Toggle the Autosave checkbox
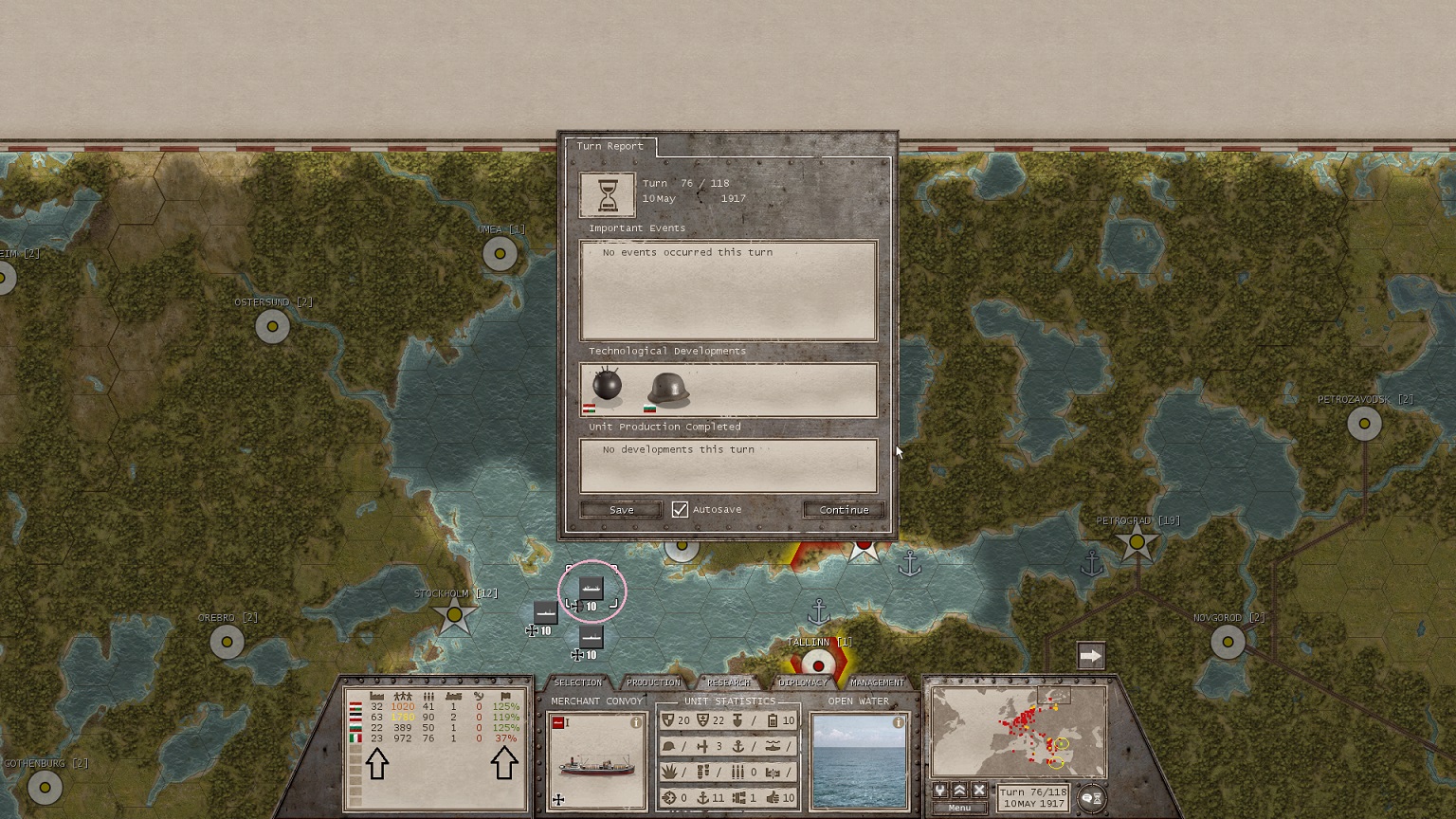Screen dimensions: 1456x819 (680, 510)
